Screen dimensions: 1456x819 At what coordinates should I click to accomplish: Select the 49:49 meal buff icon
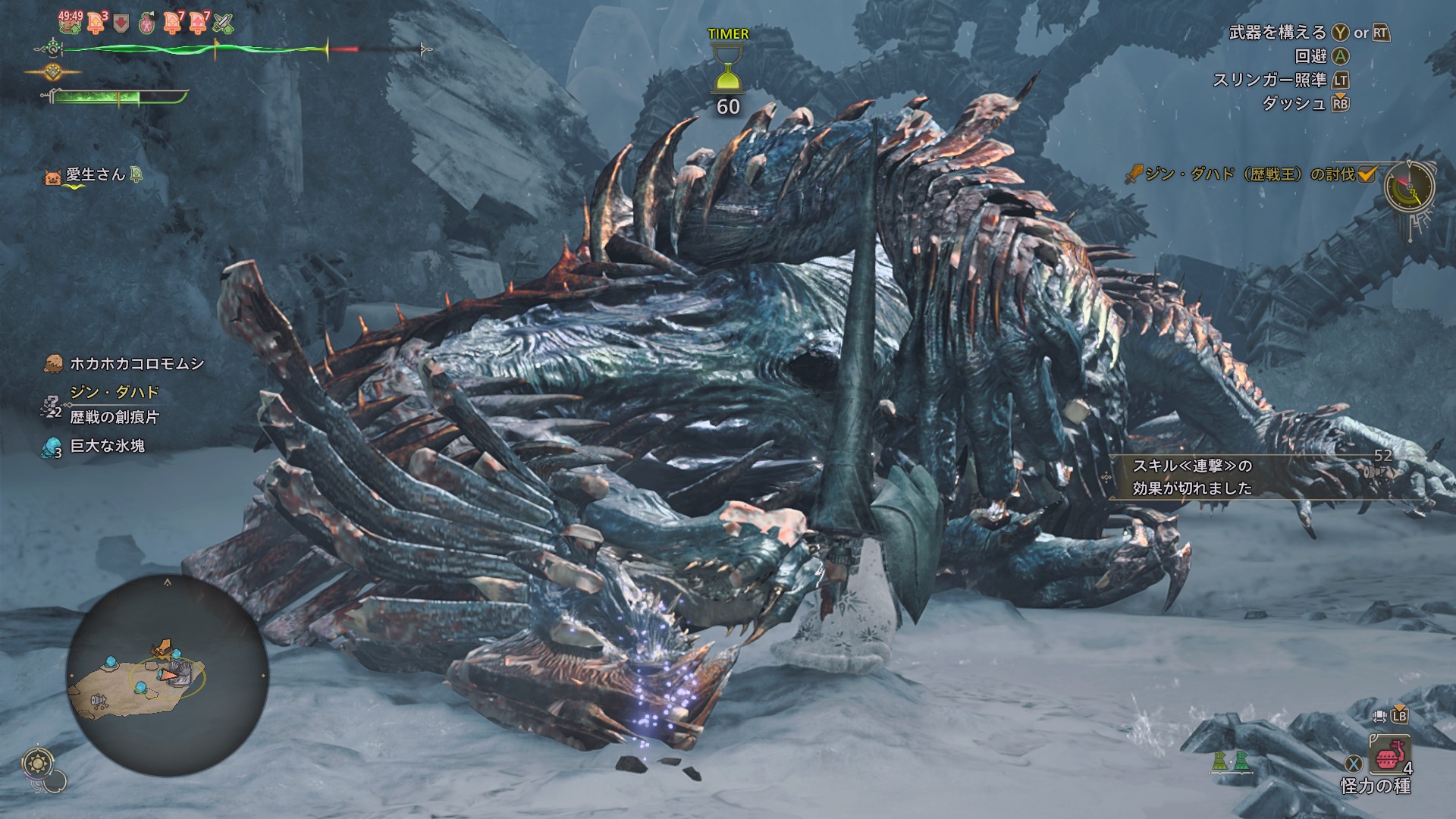tap(71, 22)
